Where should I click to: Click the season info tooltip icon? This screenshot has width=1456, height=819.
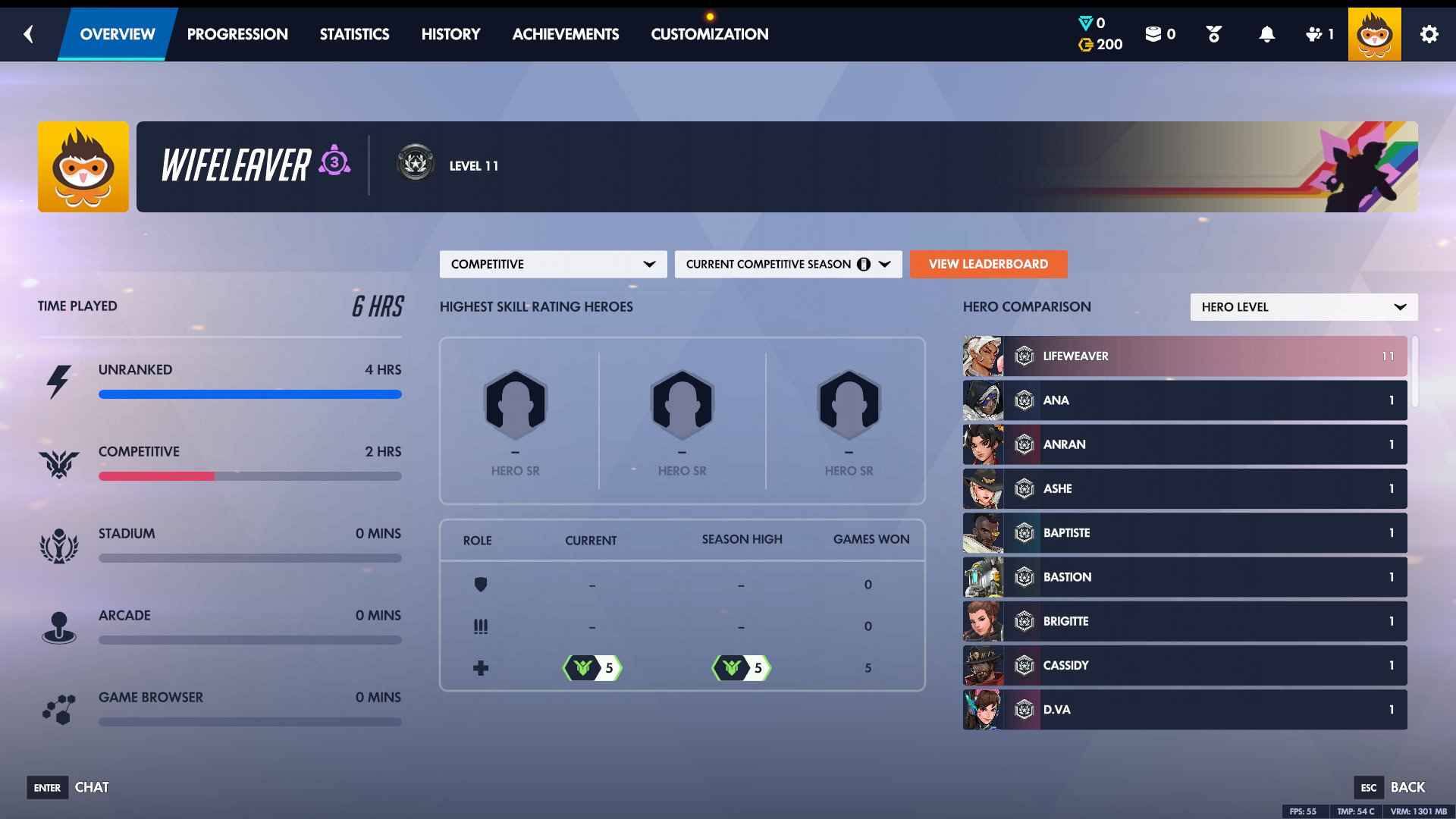tap(863, 264)
